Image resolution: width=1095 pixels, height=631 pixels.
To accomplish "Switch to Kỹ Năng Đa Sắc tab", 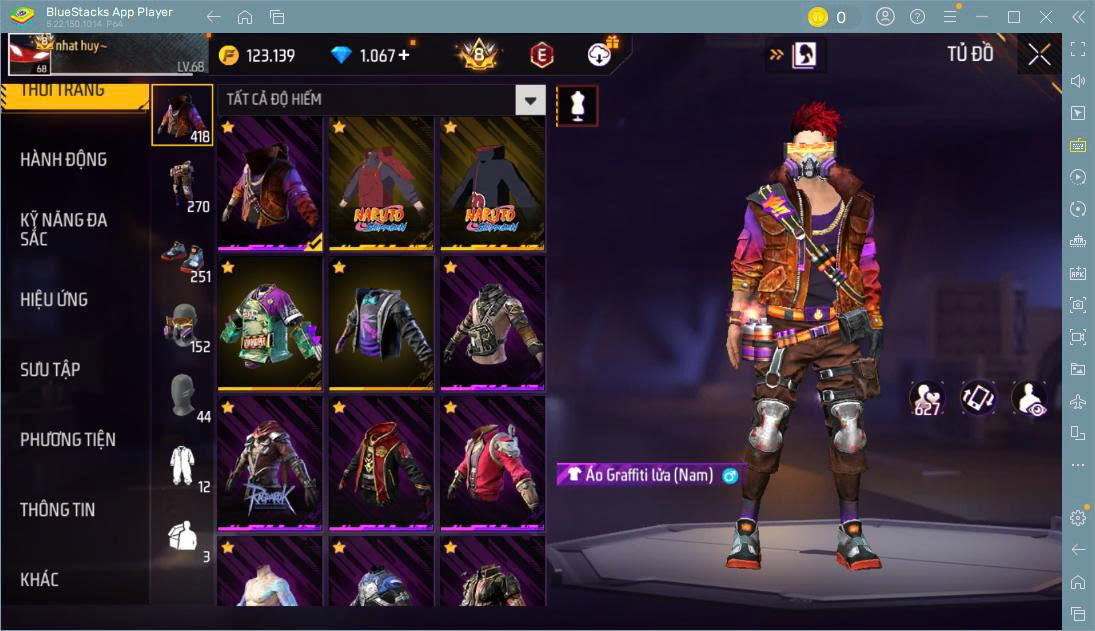I will (x=64, y=229).
